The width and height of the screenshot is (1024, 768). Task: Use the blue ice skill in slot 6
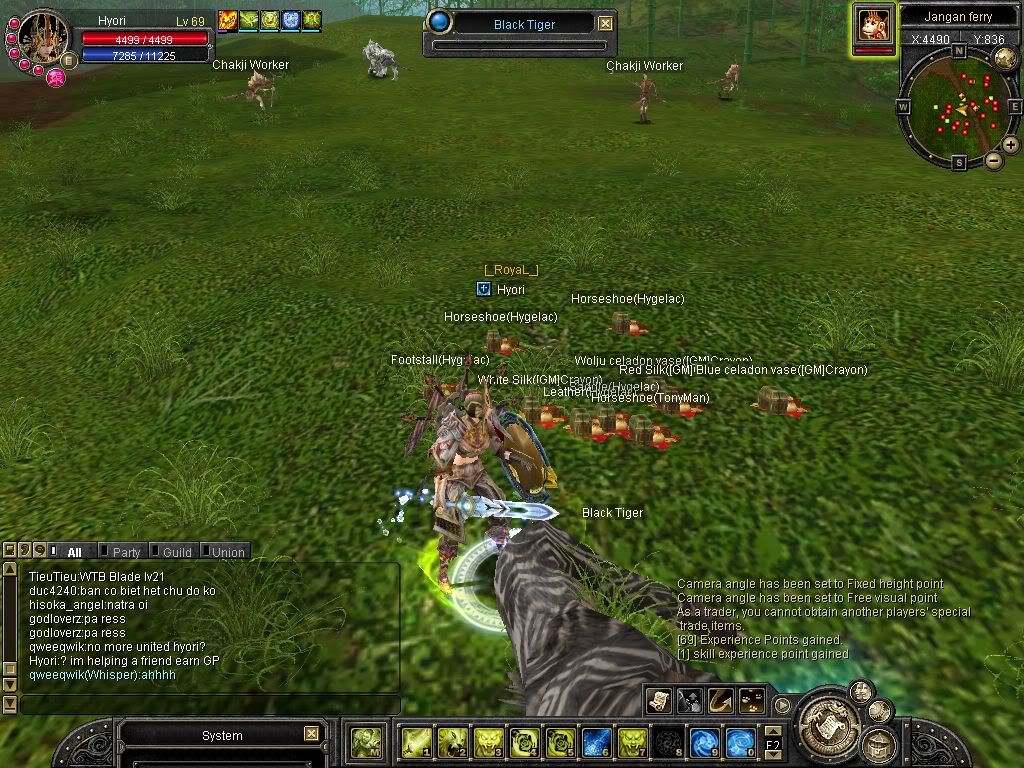tap(597, 742)
